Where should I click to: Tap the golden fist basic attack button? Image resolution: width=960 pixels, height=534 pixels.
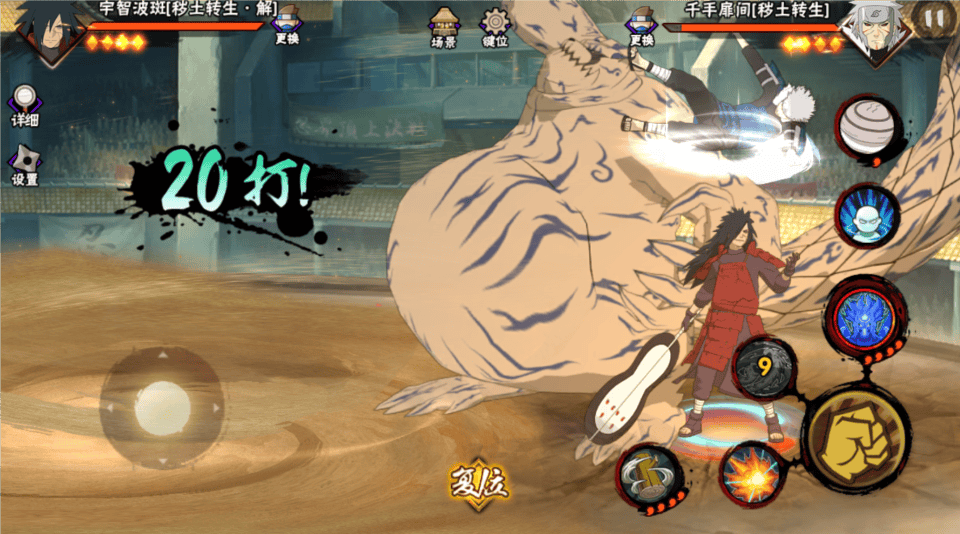tap(855, 439)
